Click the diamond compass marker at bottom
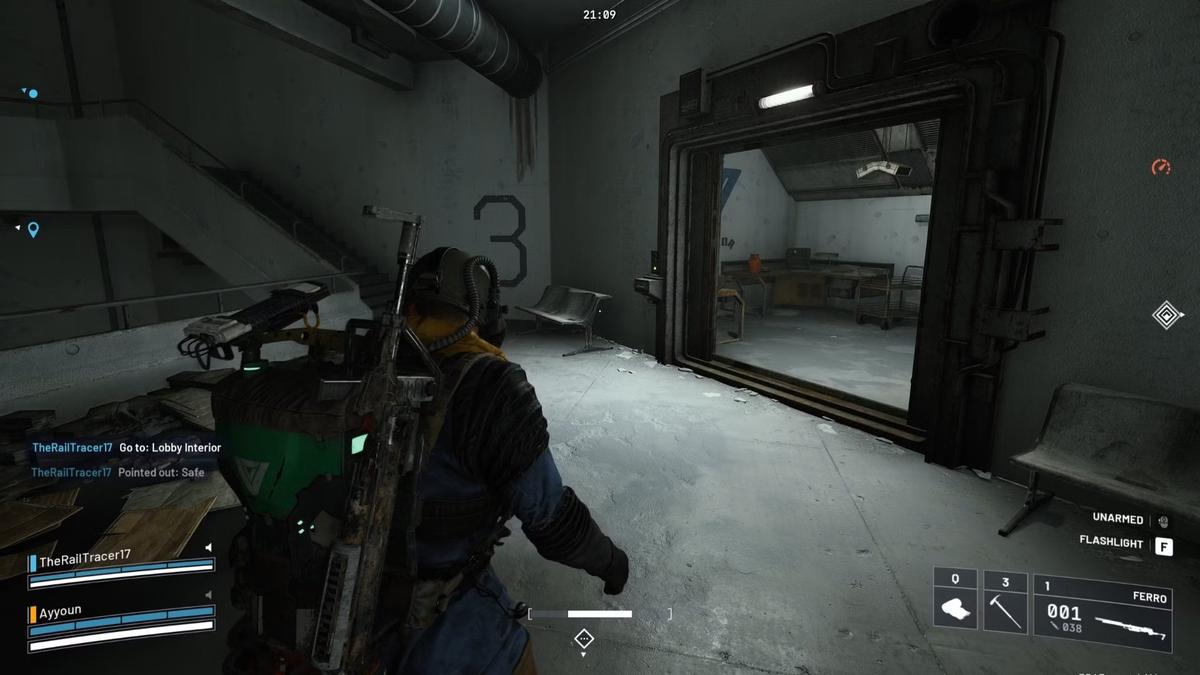This screenshot has width=1200, height=675. tap(584, 637)
